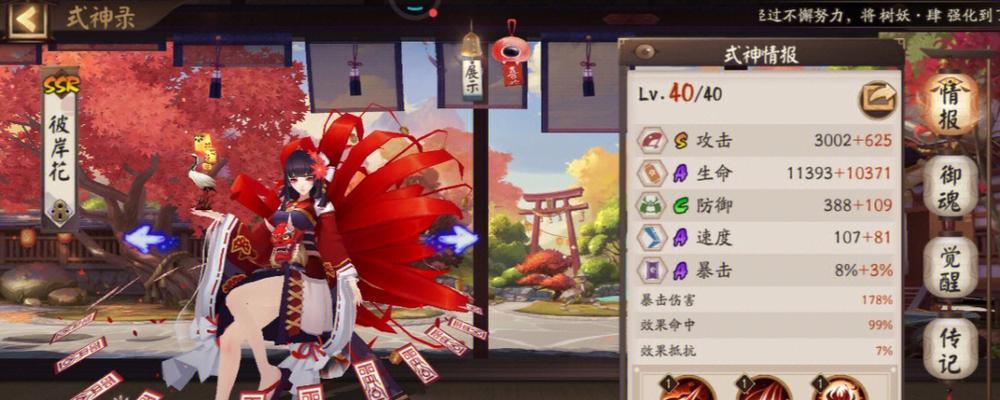Screen dimensions: 1000x400
Task: Toggle the lock icon under 彼岸花 nameplate
Action: point(60,211)
